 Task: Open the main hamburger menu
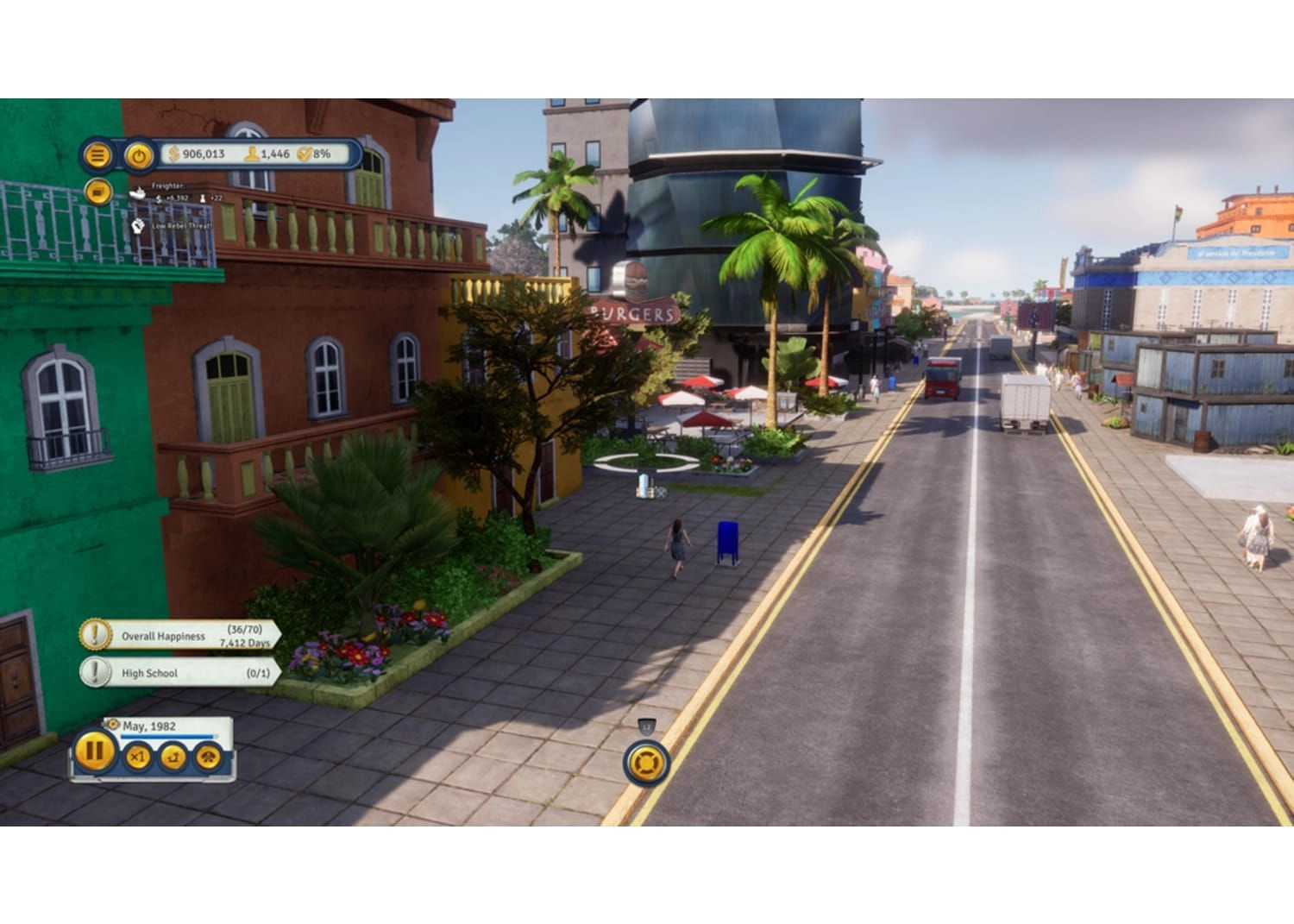[x=99, y=154]
